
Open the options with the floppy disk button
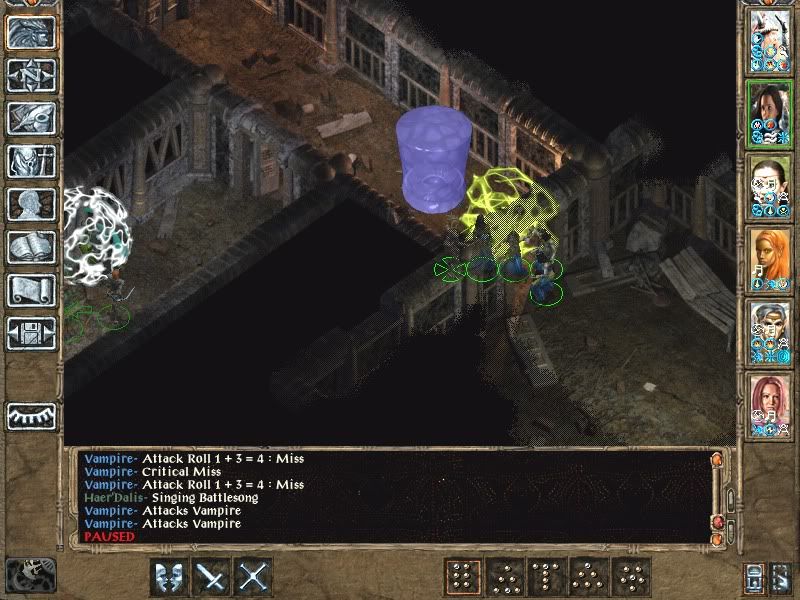pos(31,333)
